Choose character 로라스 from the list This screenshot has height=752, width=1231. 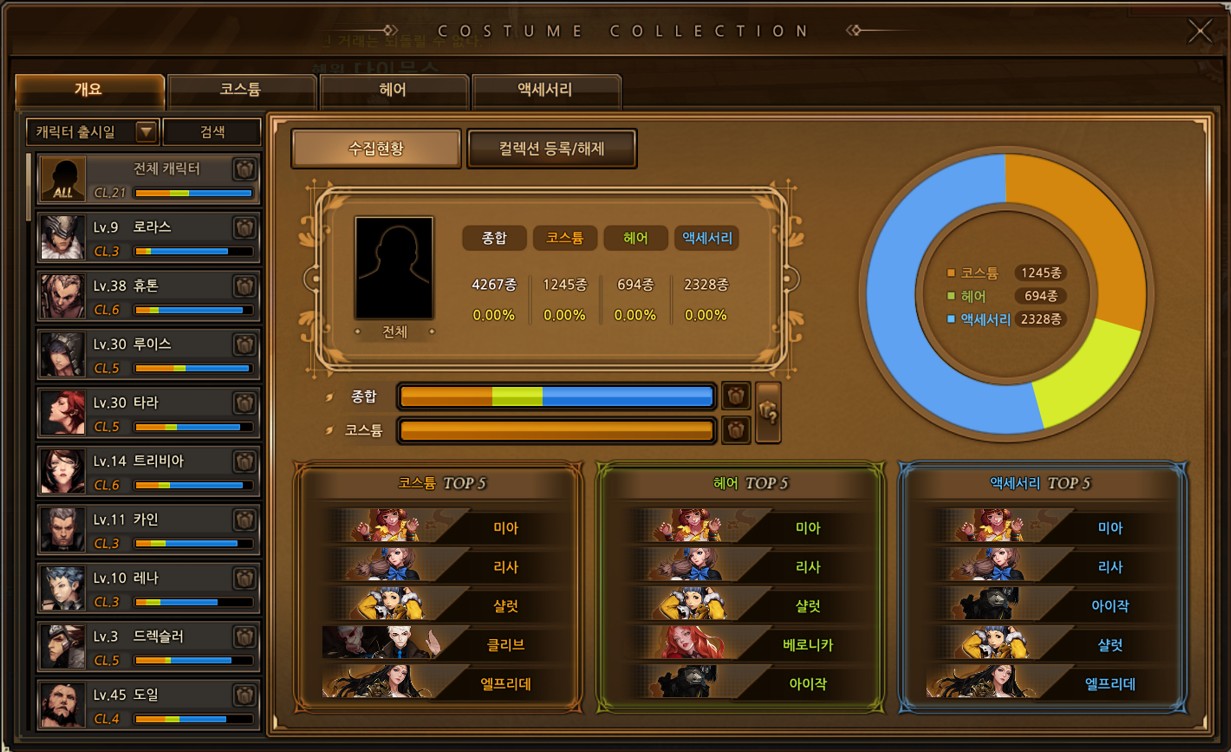click(148, 237)
